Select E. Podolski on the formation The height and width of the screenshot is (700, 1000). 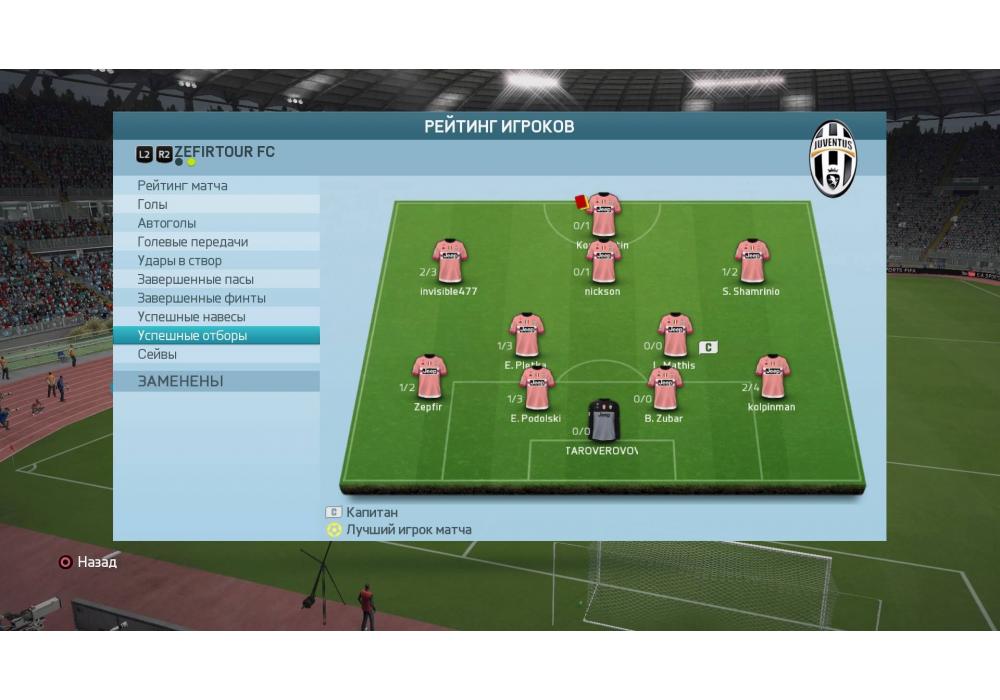537,390
